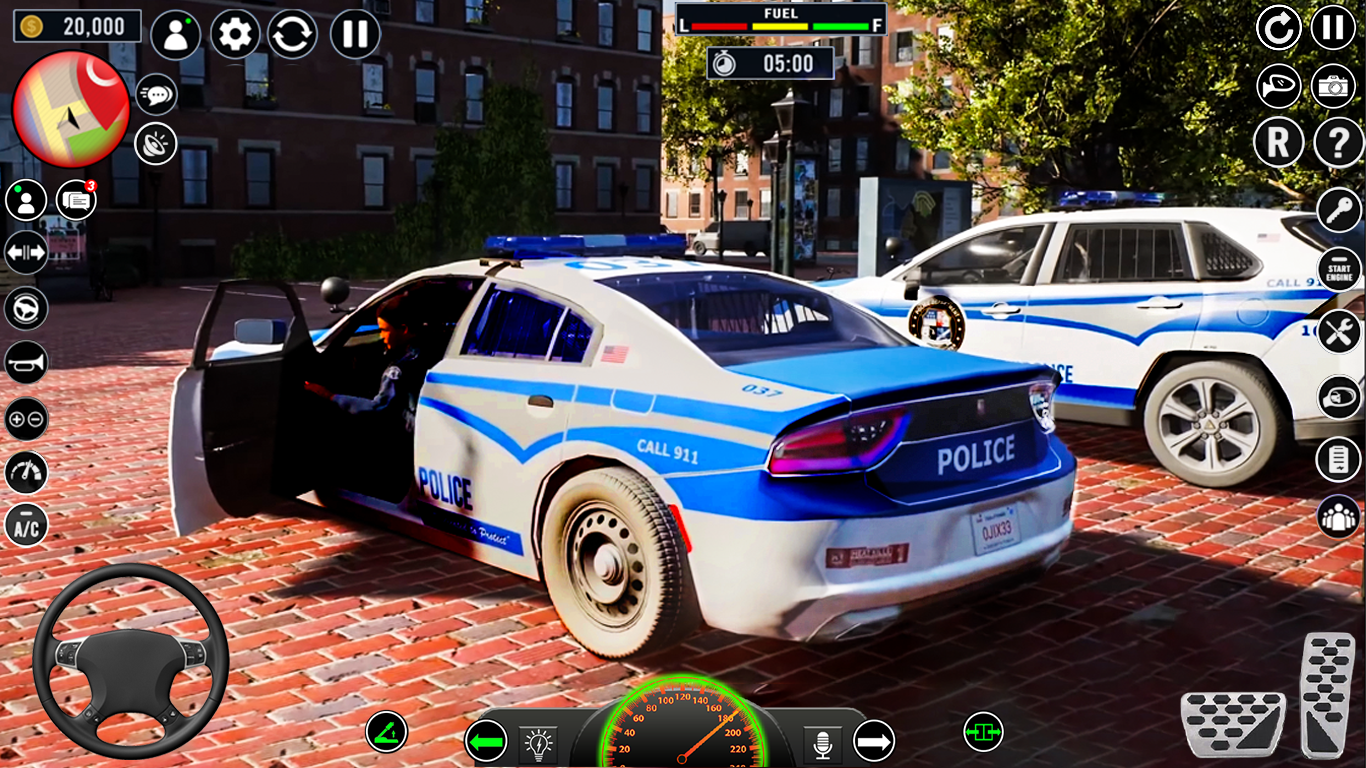Toggle the A/C button
This screenshot has height=768, width=1366.
tap(26, 525)
